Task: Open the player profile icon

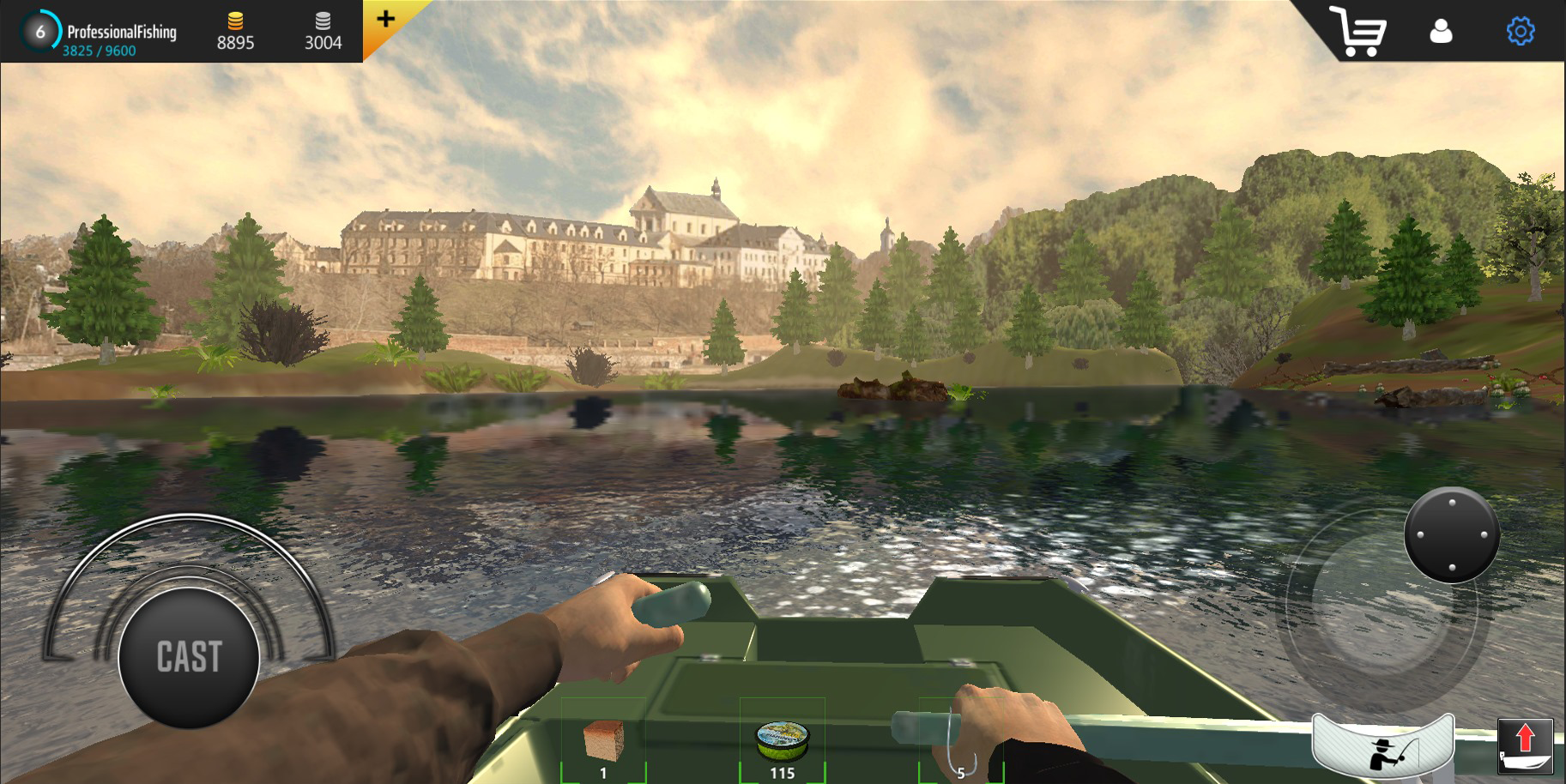Action: (1442, 33)
